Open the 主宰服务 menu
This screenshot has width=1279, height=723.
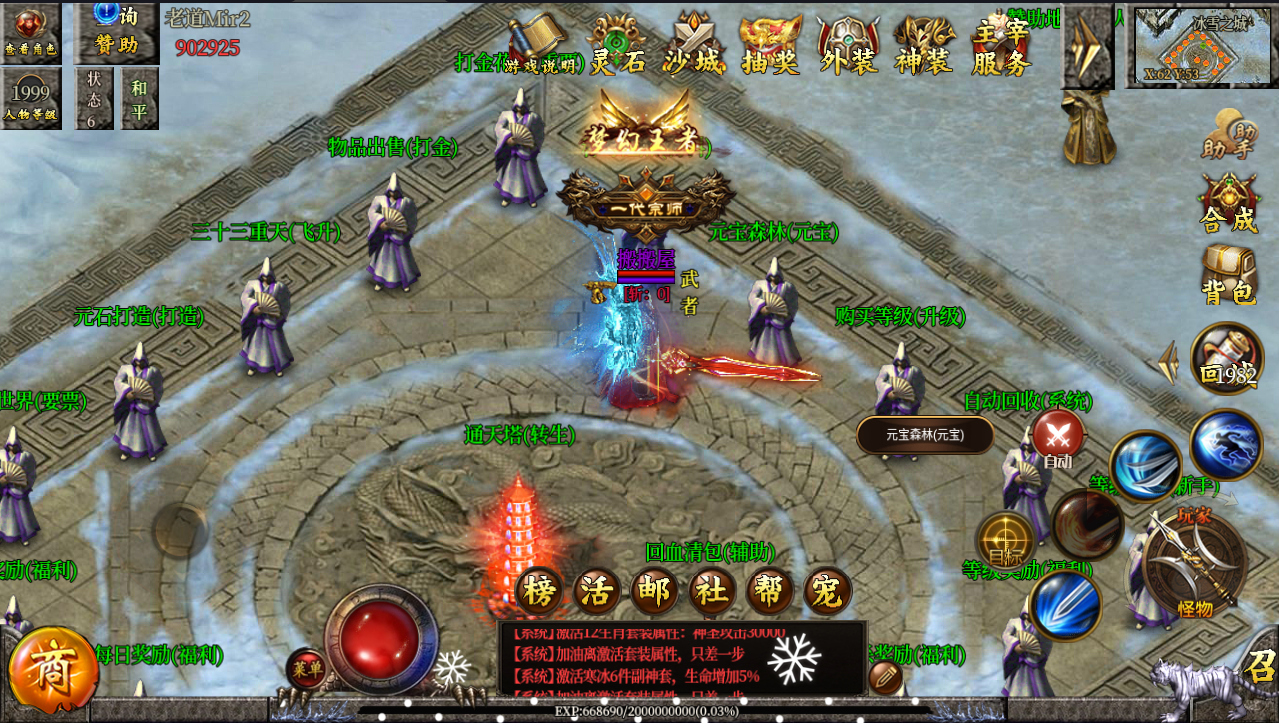[x=1001, y=48]
